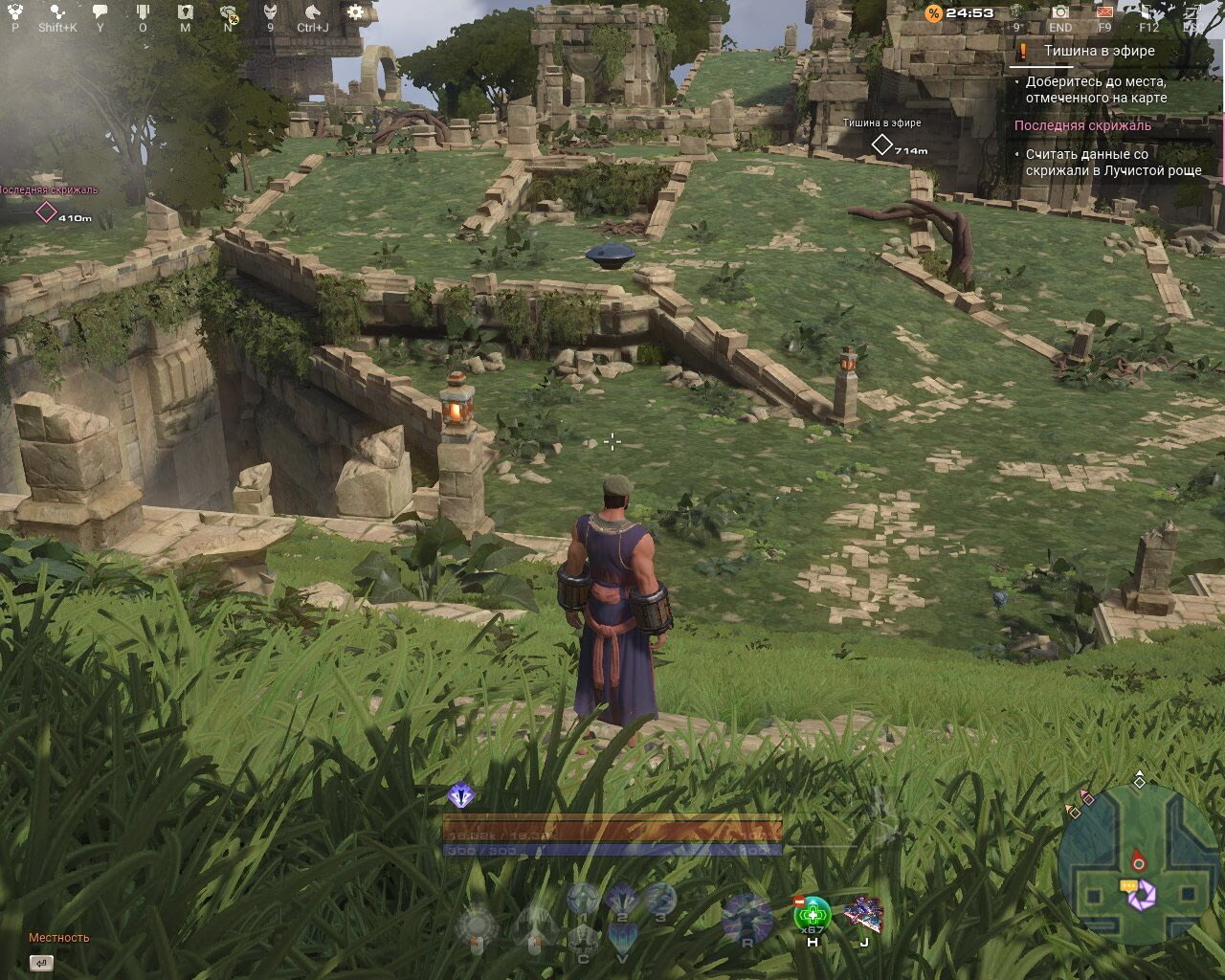The width and height of the screenshot is (1225, 980).
Task: Open the settings gear menu
Action: [354, 10]
